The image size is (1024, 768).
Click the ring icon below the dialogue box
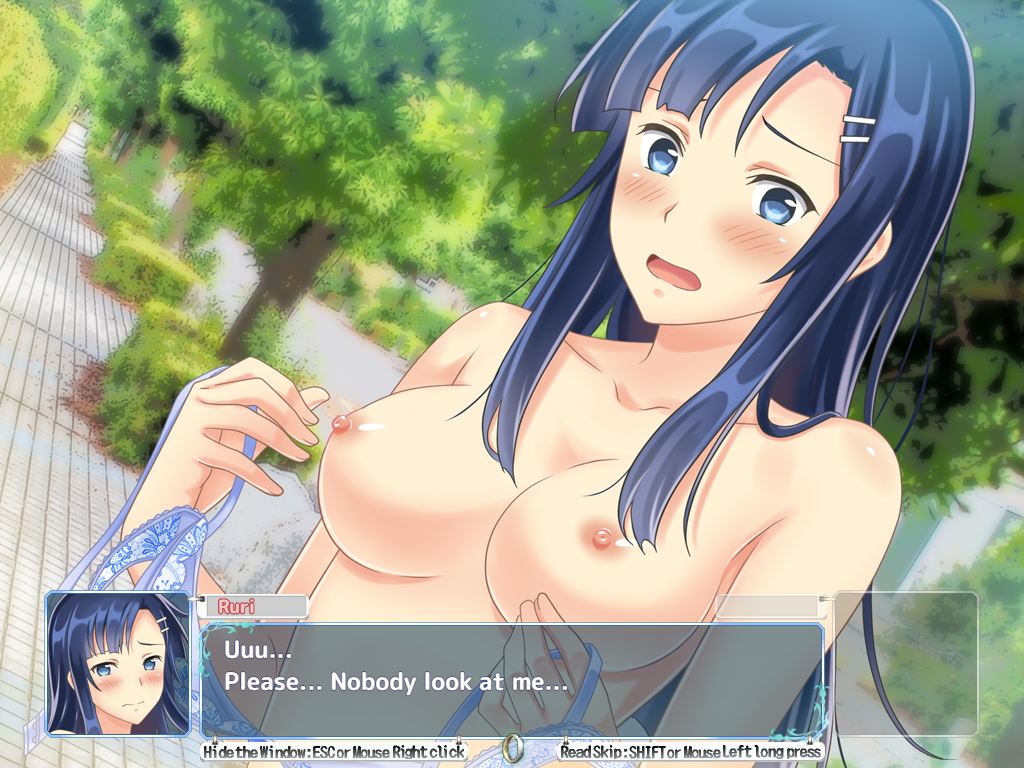click(x=513, y=747)
